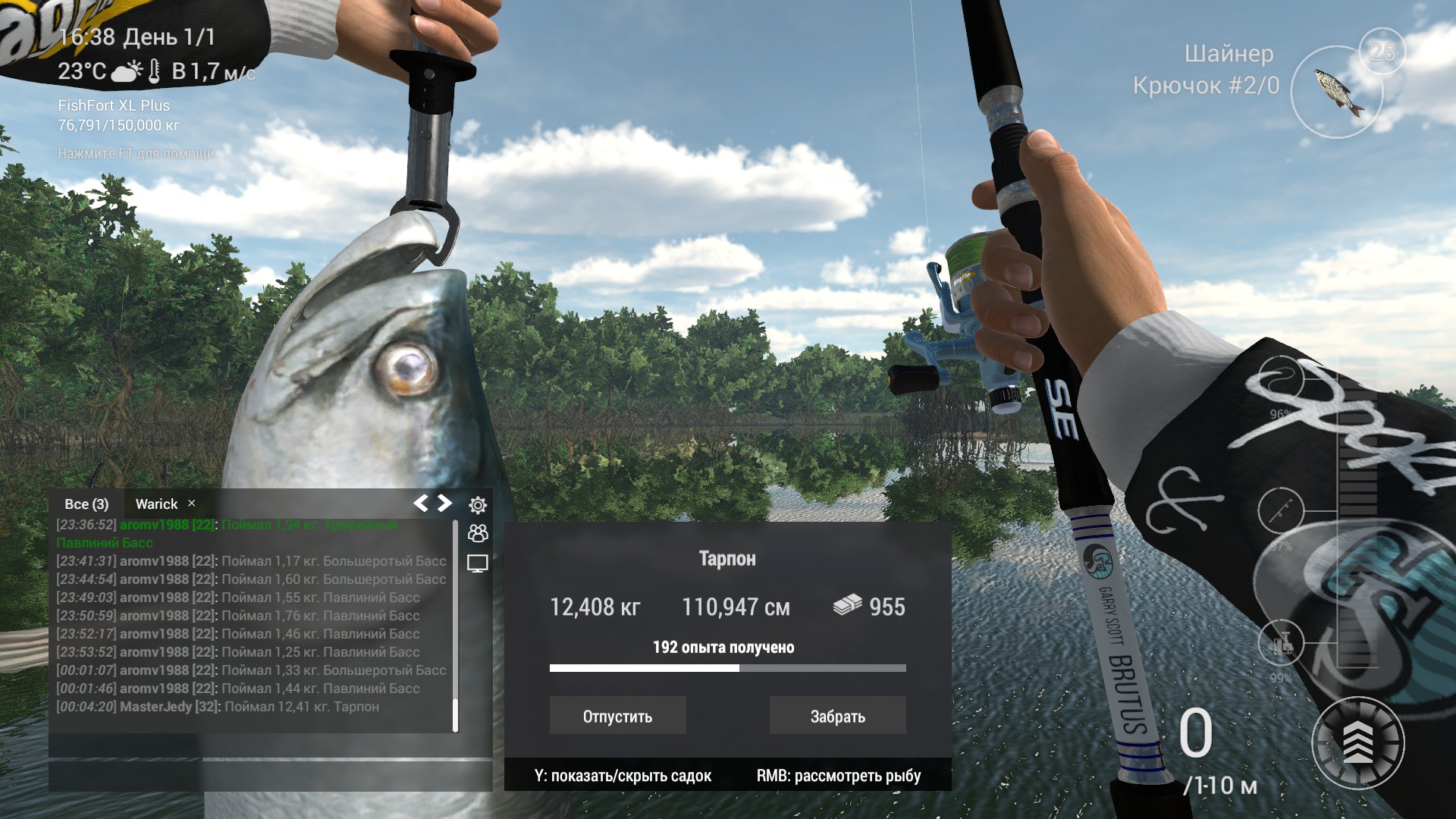Collapse chat using the left chevron arrow
This screenshot has height=819, width=1456.
[422, 501]
